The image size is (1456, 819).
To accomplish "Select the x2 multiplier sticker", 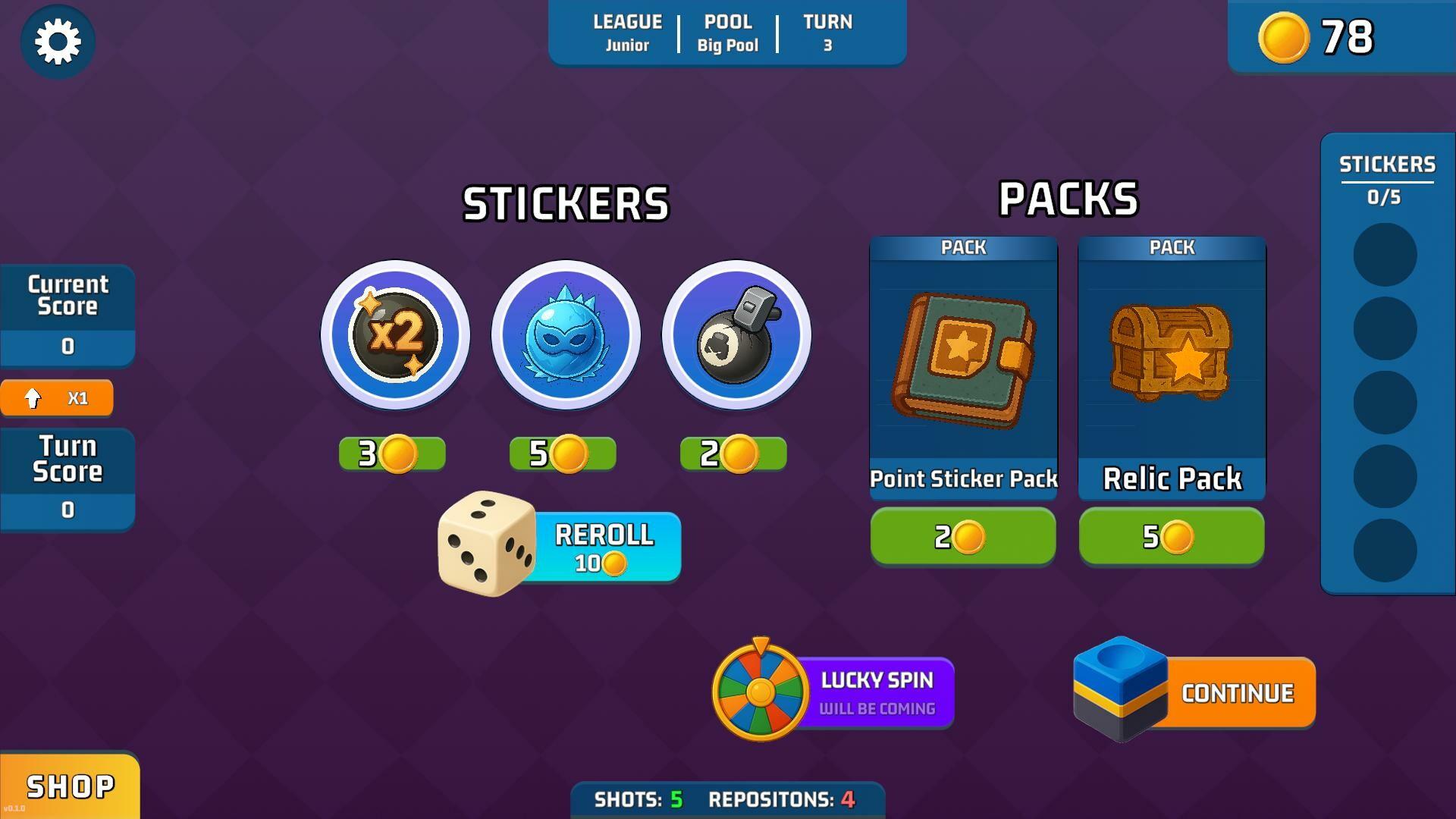I will click(395, 334).
